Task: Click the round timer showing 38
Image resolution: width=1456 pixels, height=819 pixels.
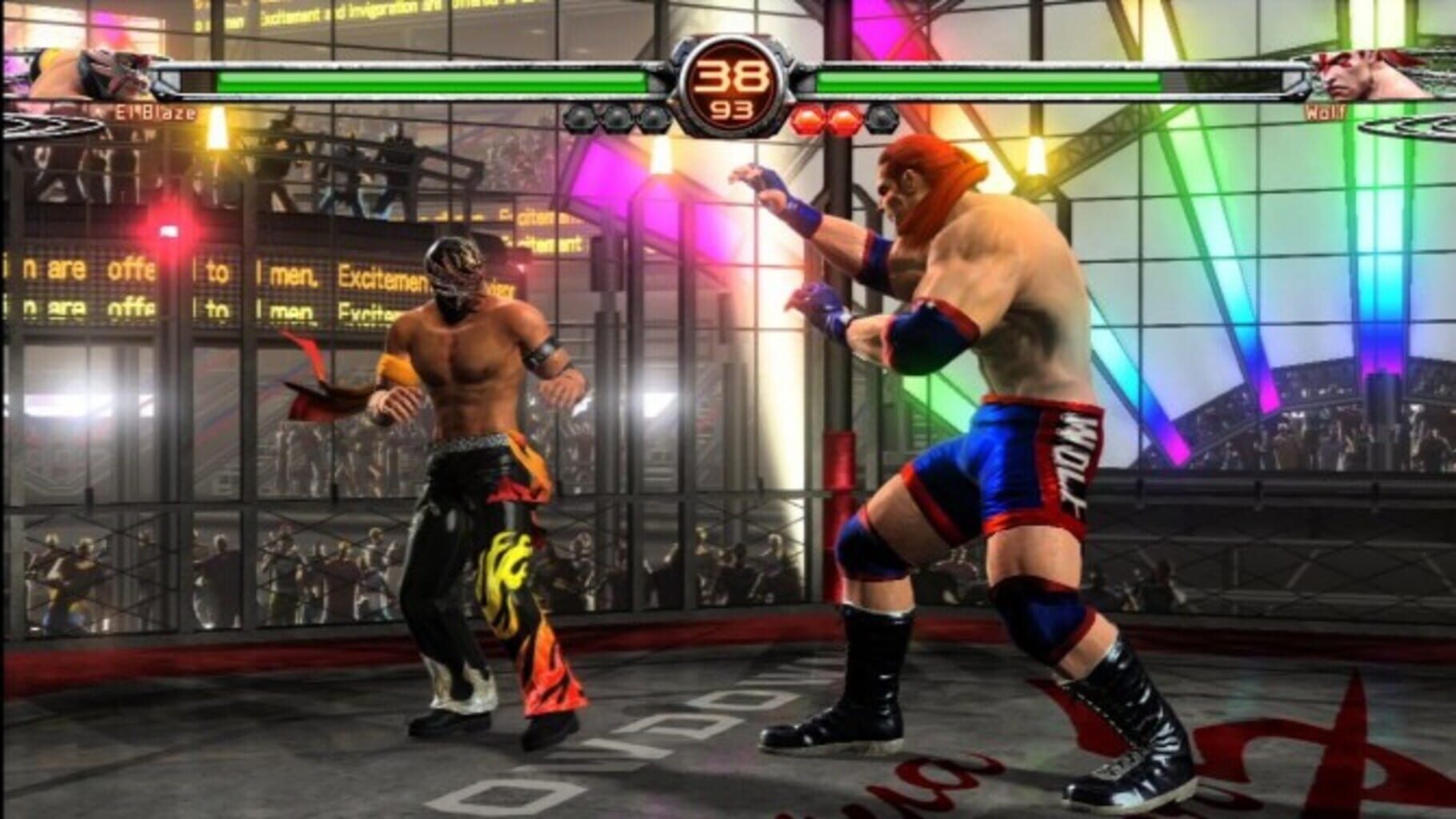Action: point(730,74)
